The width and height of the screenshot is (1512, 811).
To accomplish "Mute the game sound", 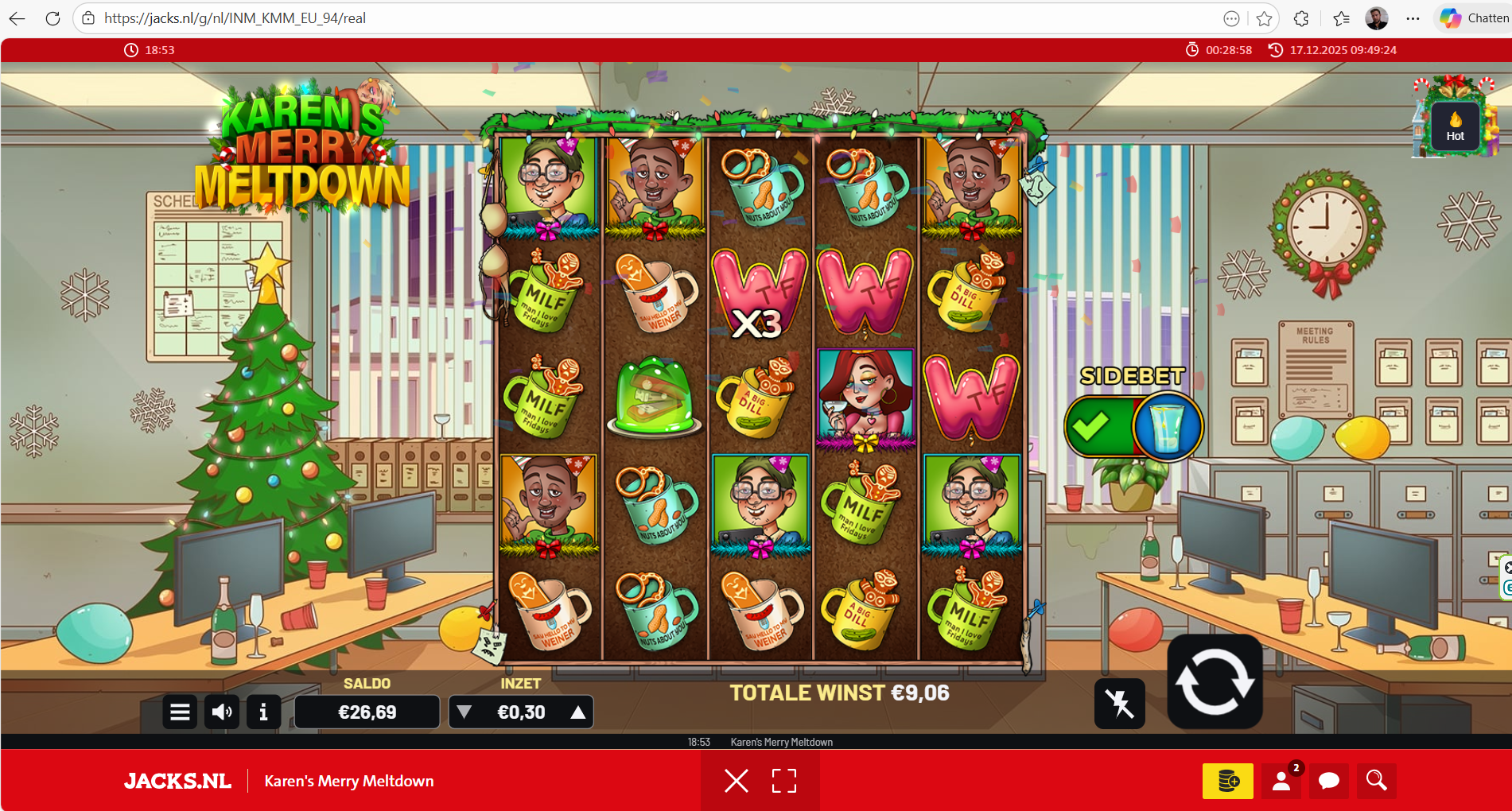I will (222, 712).
